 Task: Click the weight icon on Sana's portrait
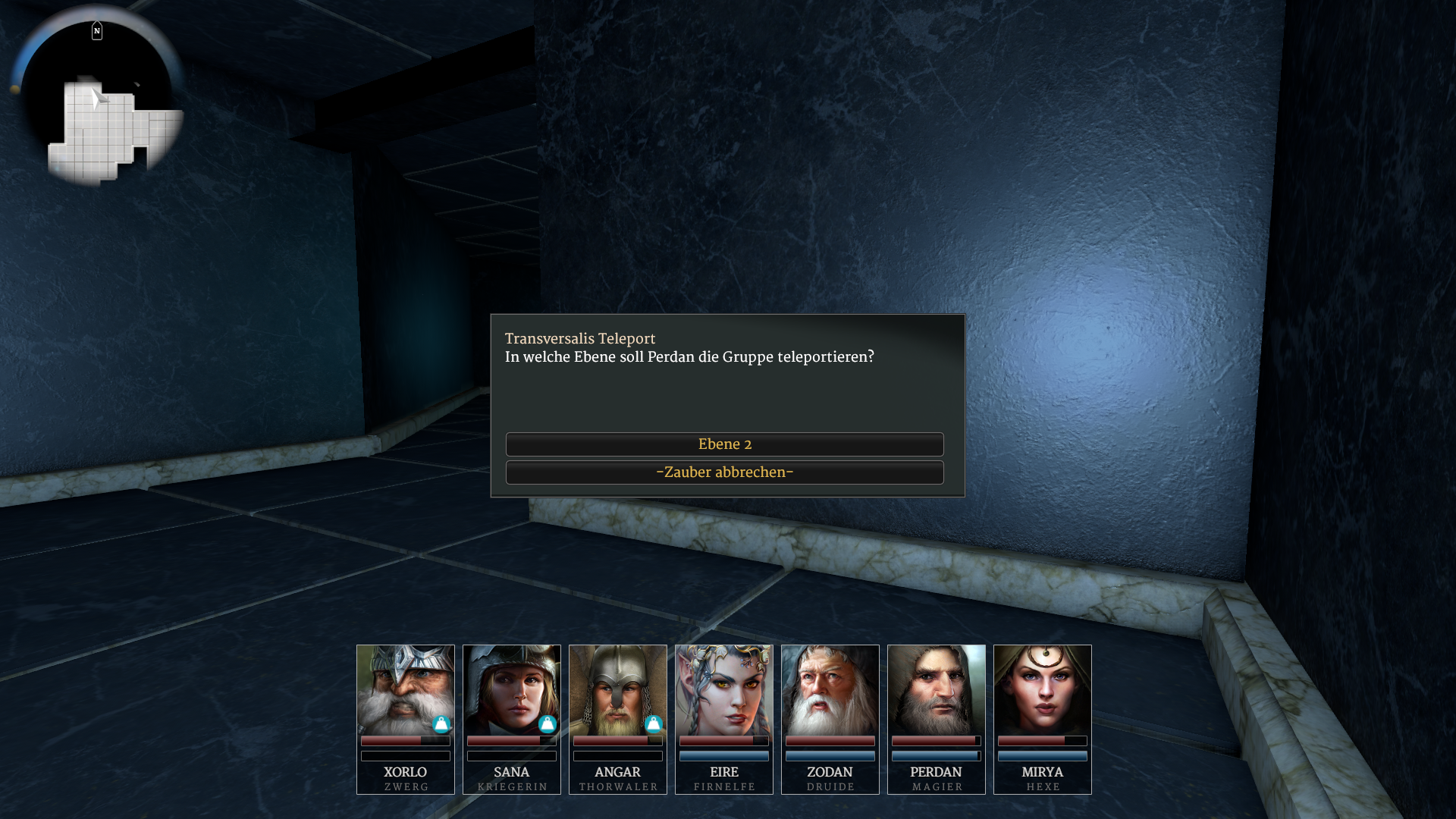tap(548, 724)
